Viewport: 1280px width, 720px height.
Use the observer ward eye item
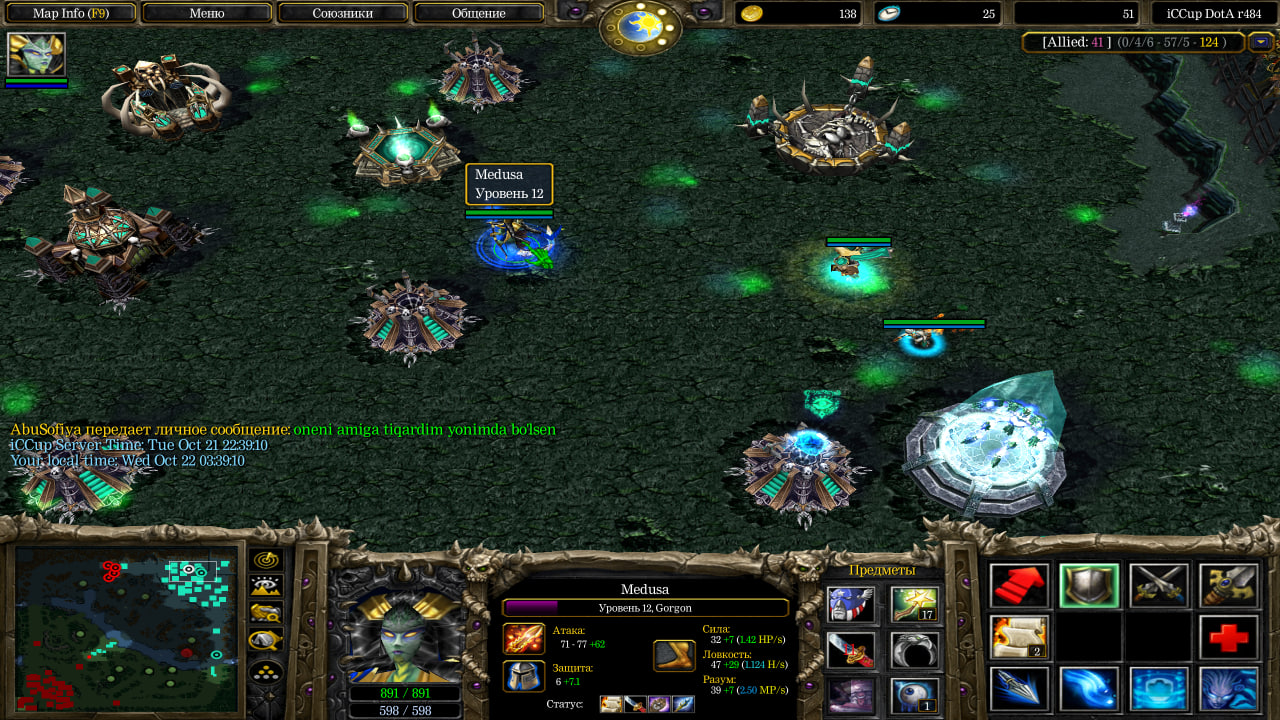pos(915,696)
